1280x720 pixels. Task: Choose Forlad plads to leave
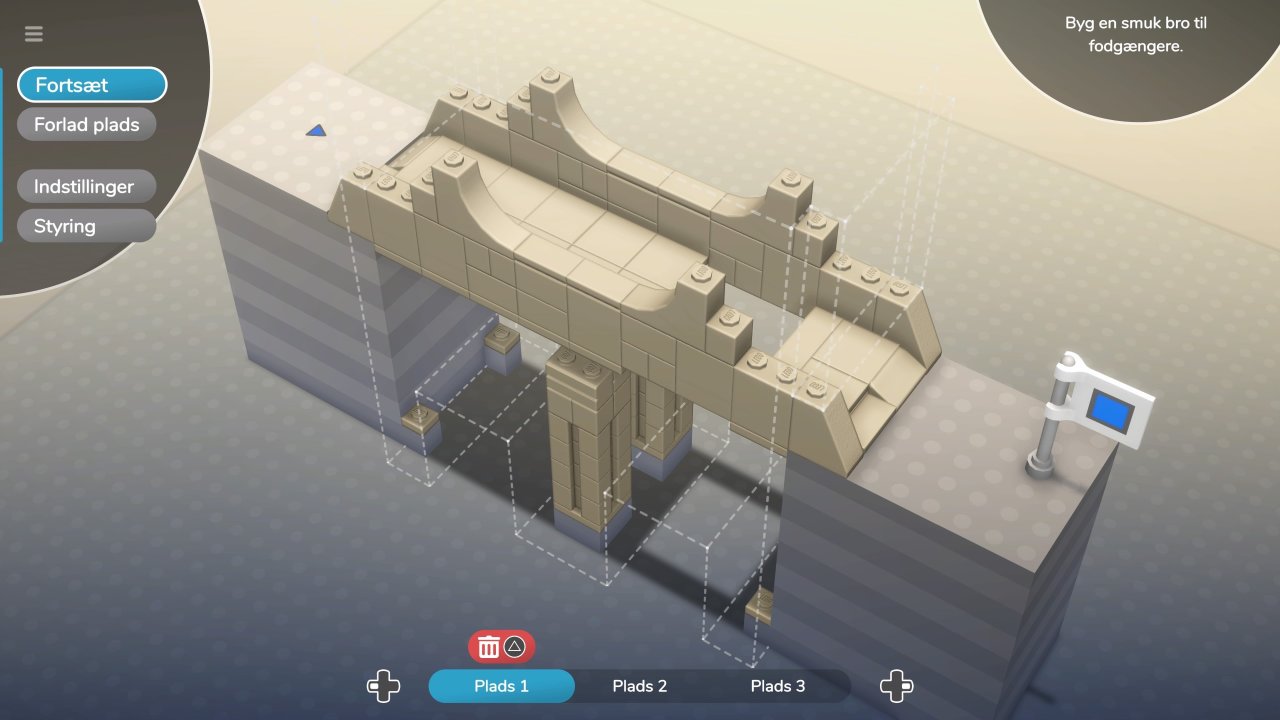[87, 125]
